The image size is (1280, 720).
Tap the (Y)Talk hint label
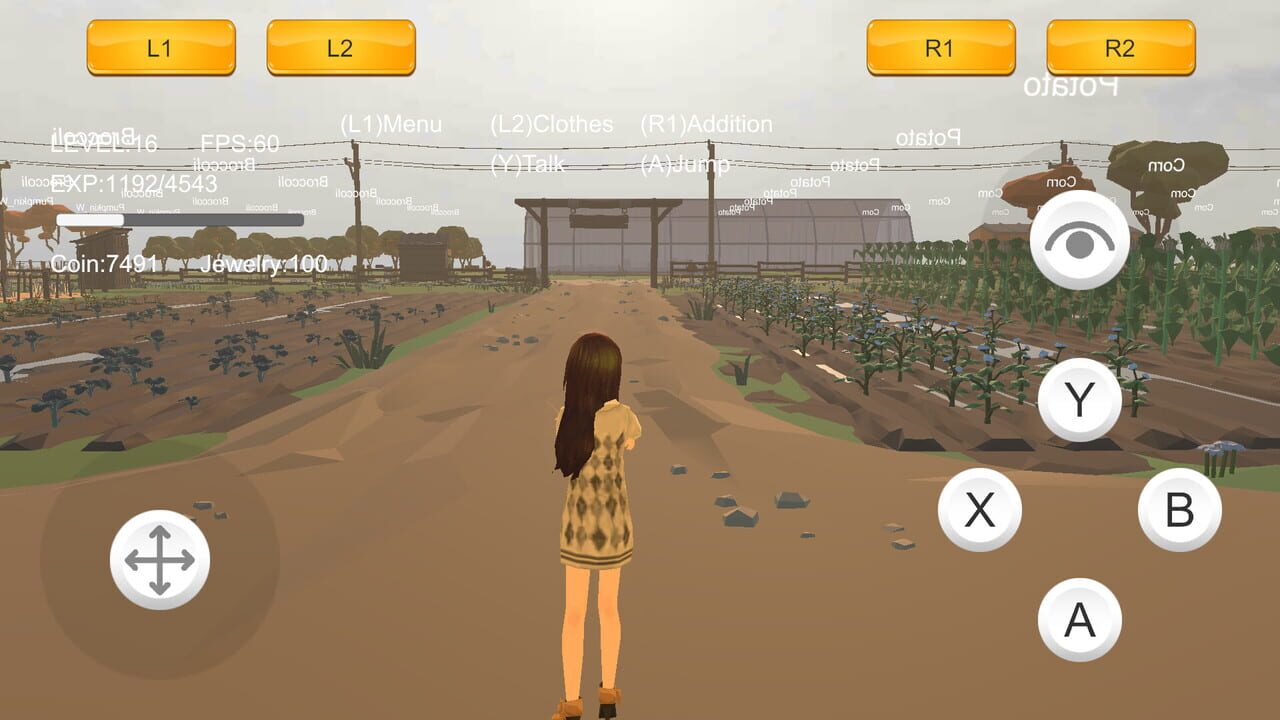pos(528,165)
